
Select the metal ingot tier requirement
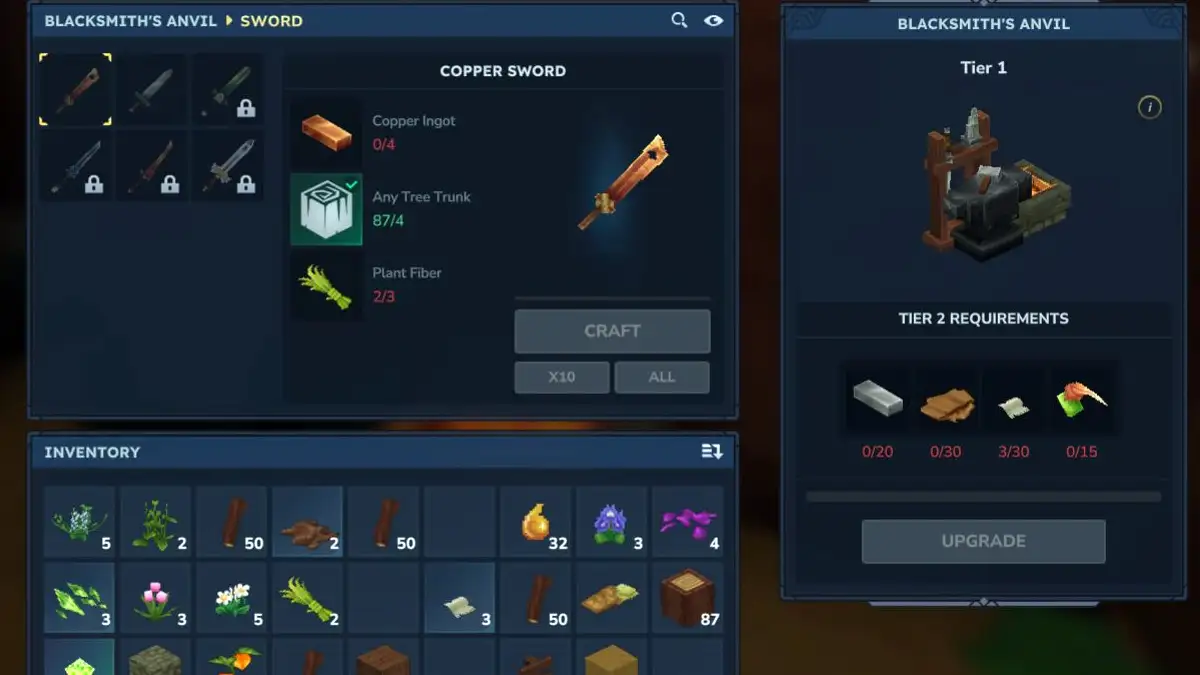point(877,399)
